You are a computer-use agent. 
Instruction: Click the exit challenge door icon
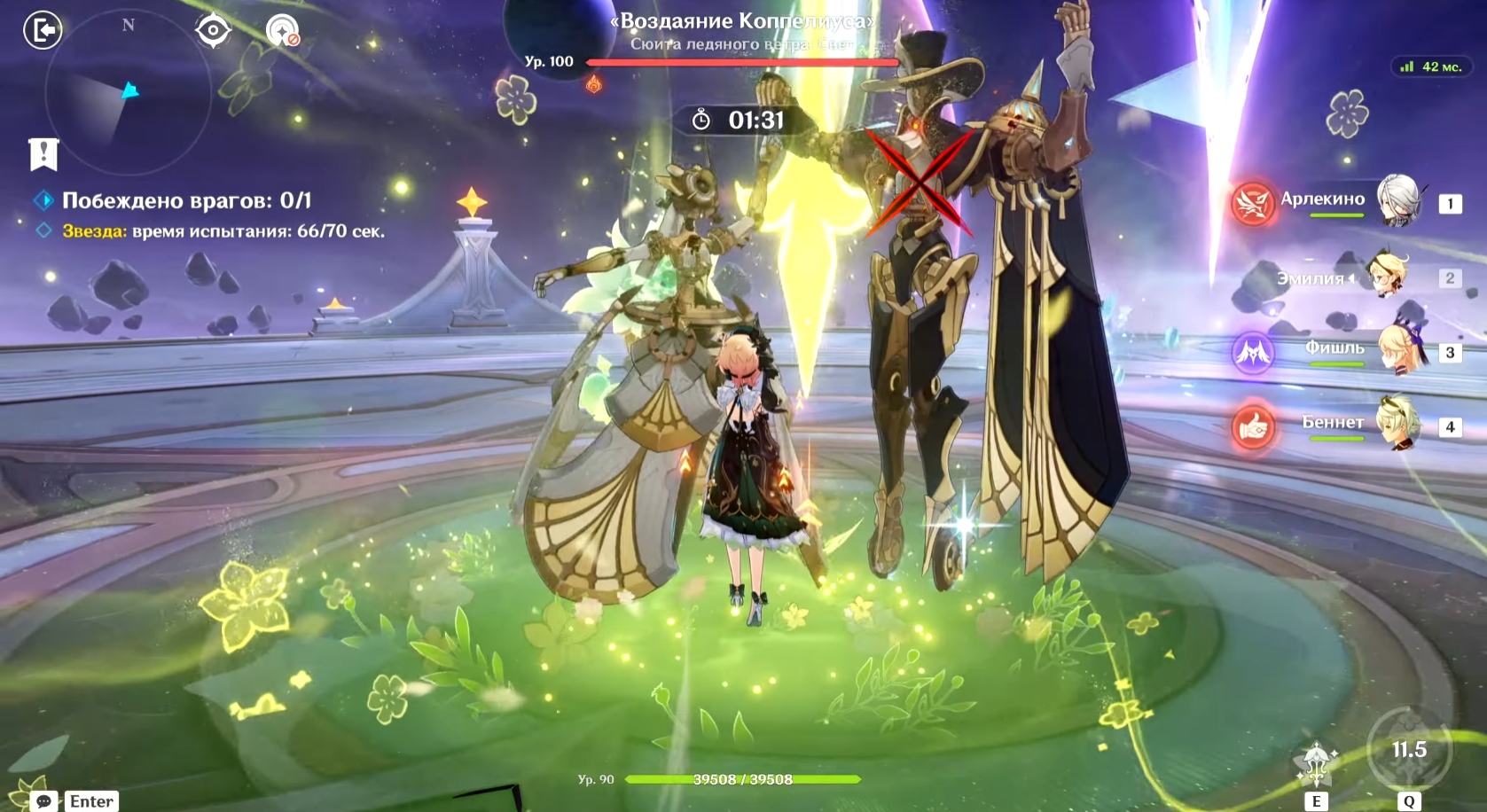coord(42,30)
